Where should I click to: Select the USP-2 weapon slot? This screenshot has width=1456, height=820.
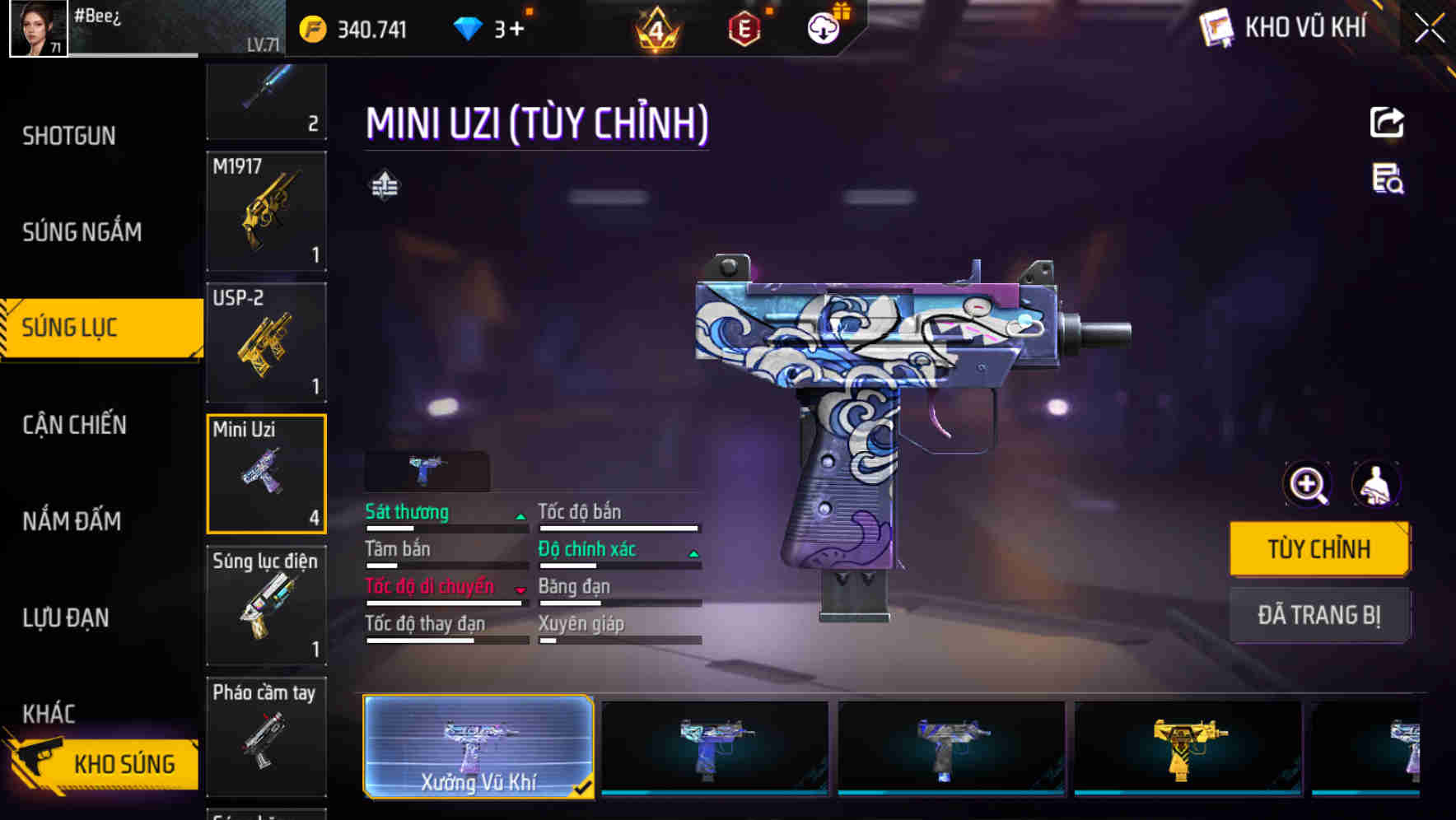(x=266, y=342)
